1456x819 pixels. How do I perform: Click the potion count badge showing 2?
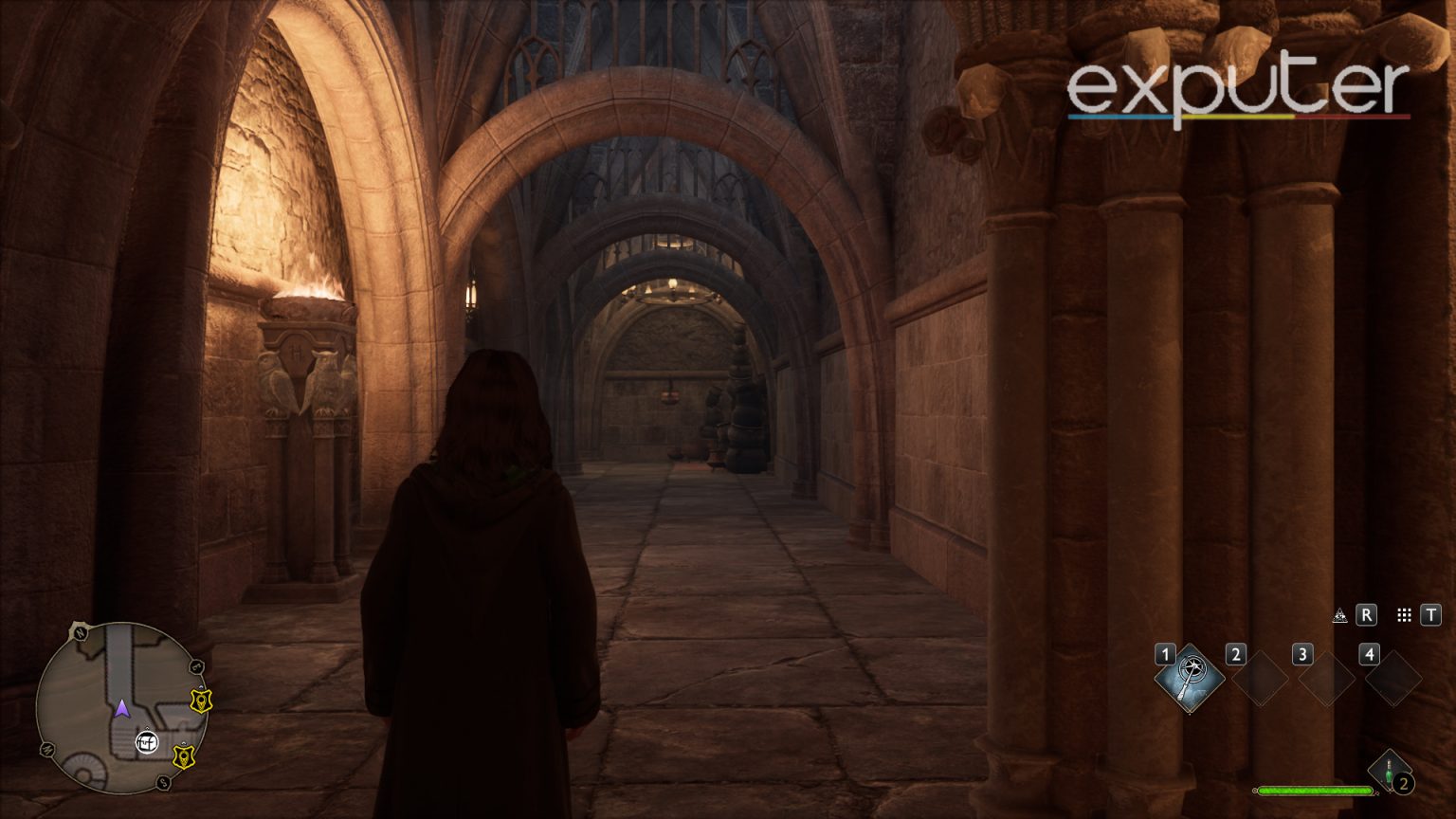coord(1403,783)
